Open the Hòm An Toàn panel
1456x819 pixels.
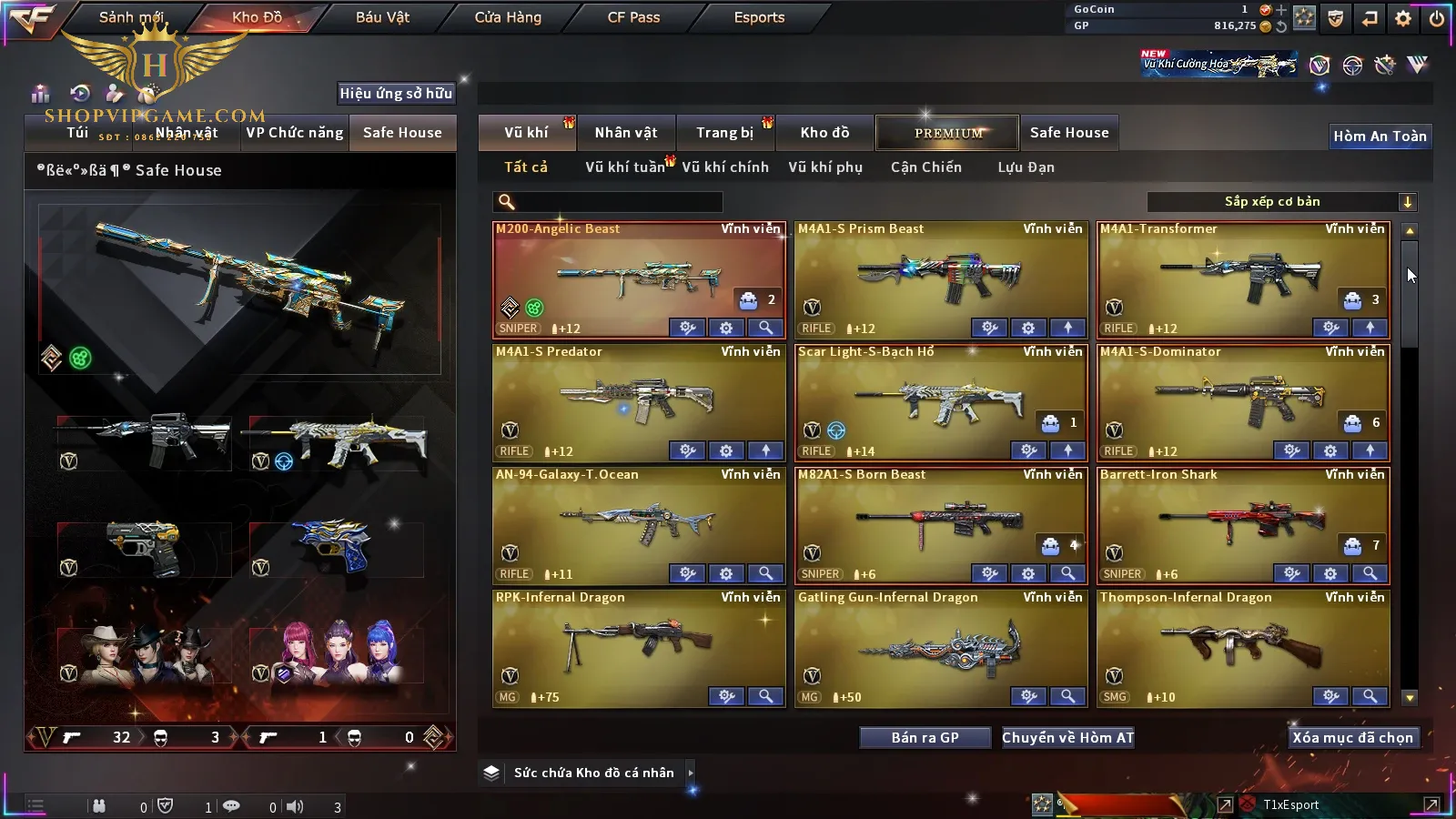[1380, 136]
